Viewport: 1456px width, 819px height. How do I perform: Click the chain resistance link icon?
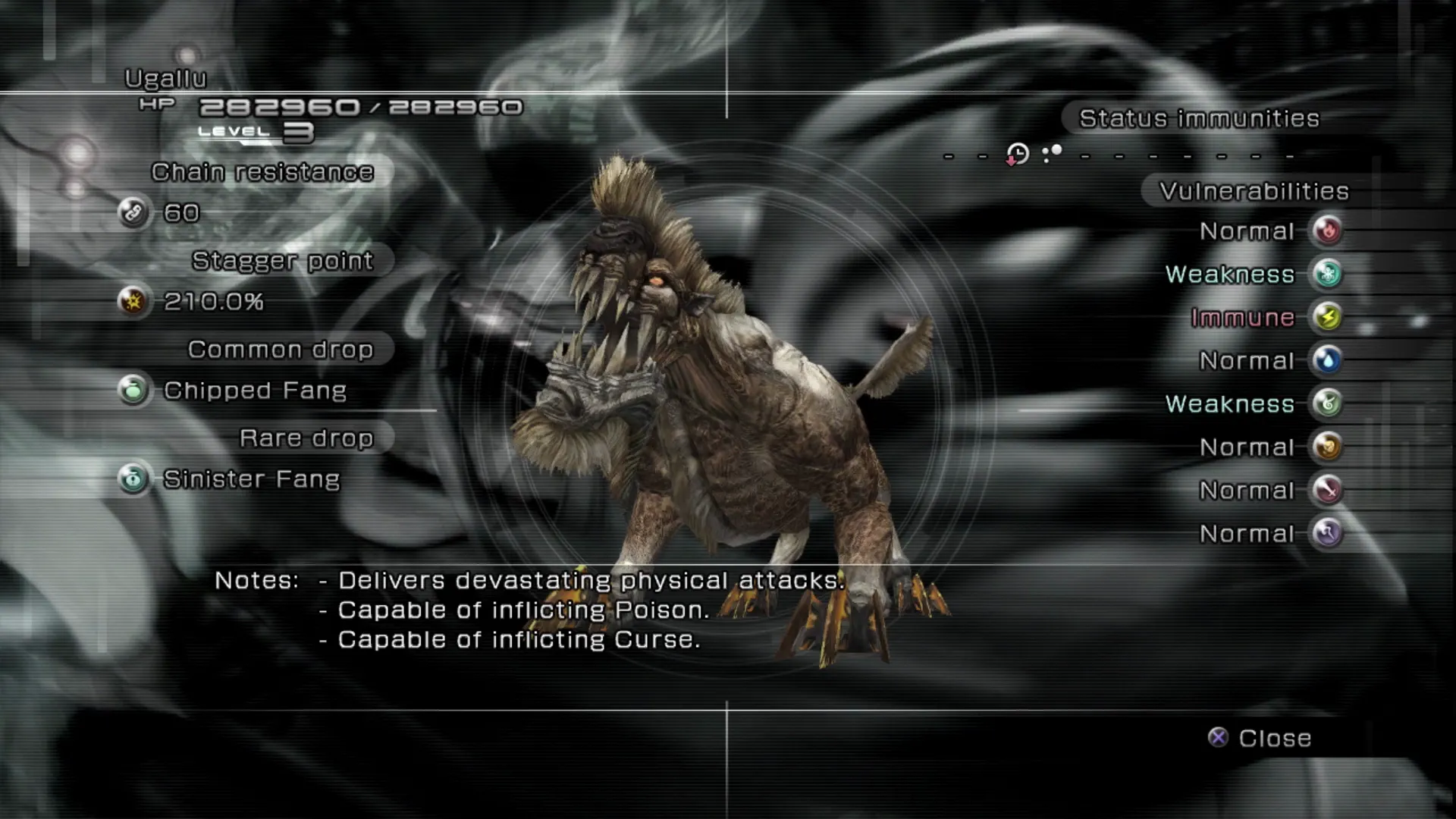(133, 212)
